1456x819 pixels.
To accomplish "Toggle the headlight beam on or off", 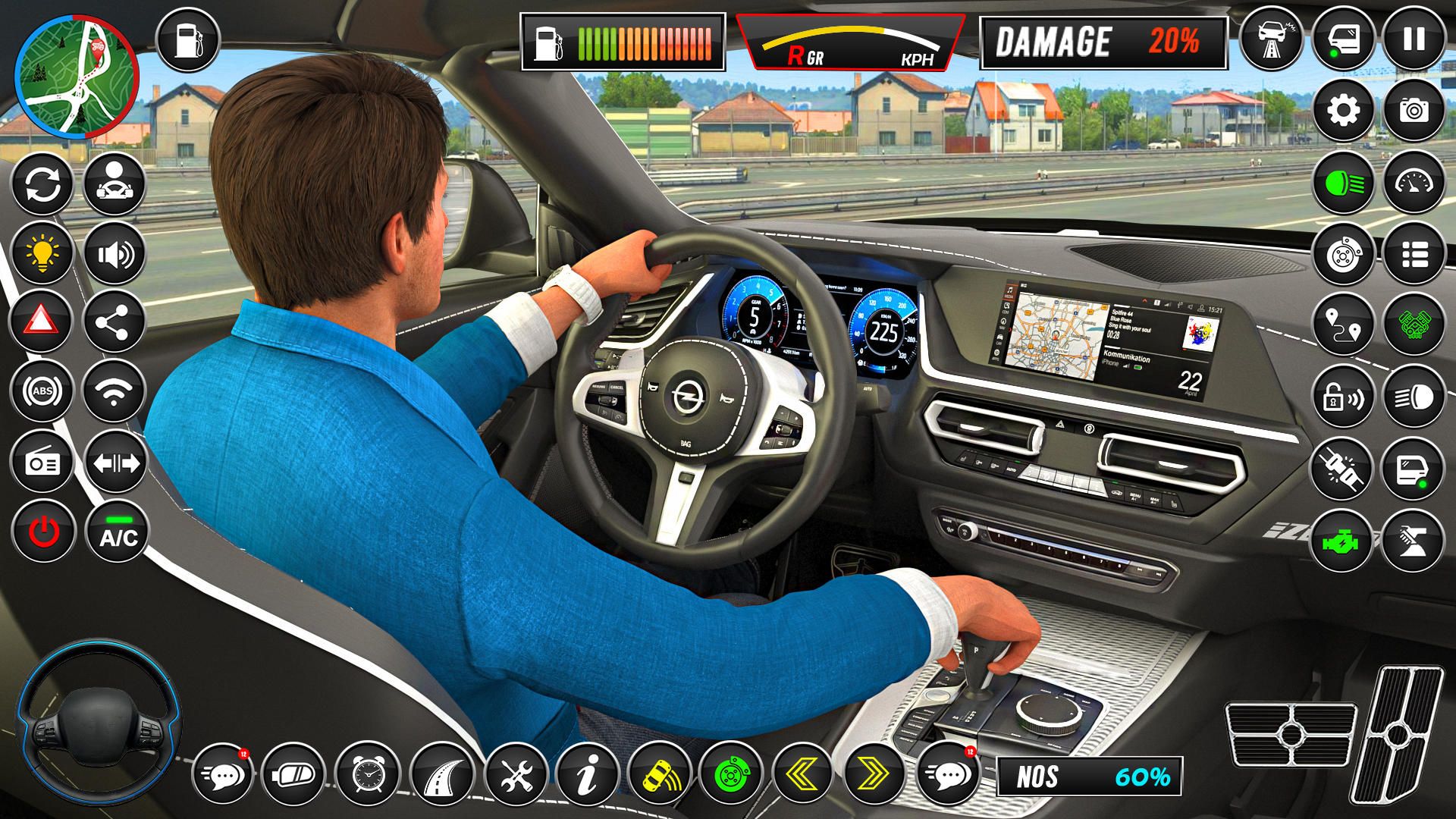I will 1343,182.
